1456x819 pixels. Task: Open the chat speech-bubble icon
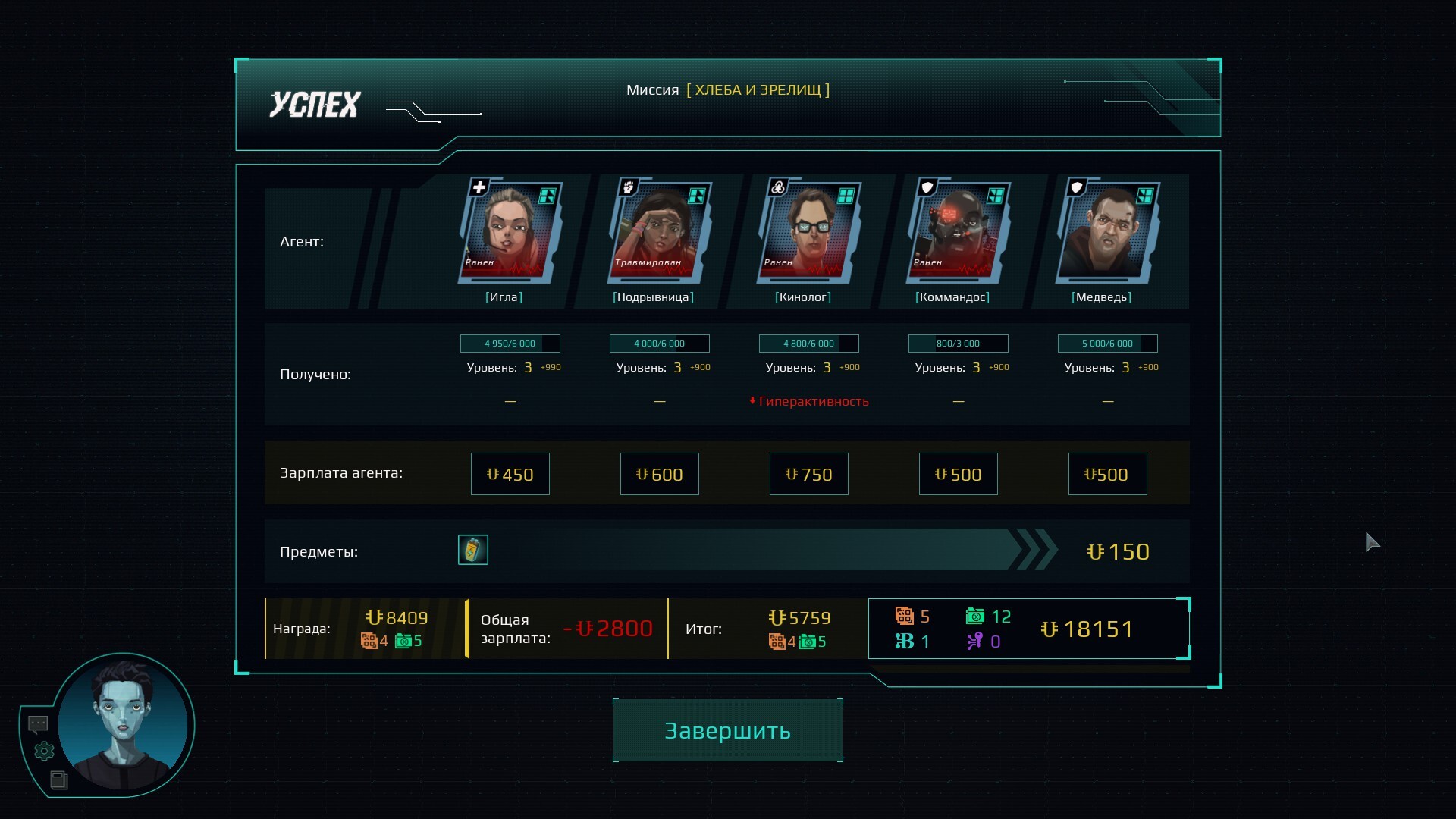38,724
